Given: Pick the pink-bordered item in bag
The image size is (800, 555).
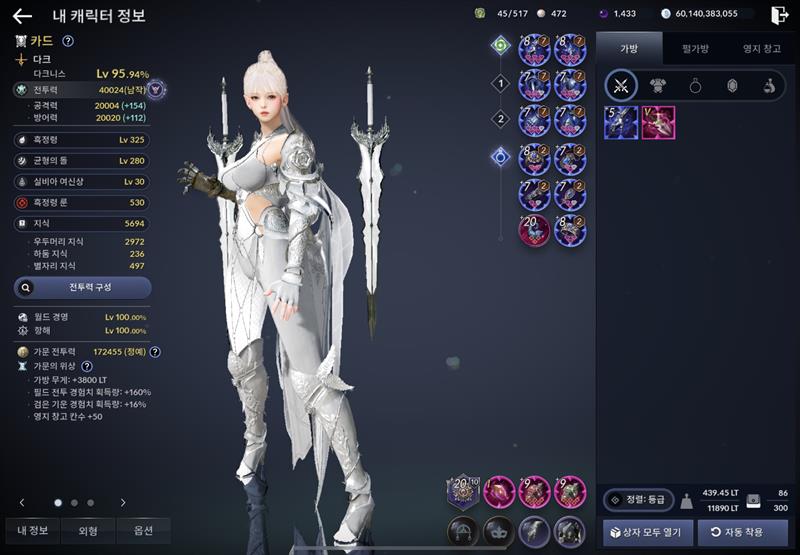Looking at the screenshot, I should tap(658, 123).
